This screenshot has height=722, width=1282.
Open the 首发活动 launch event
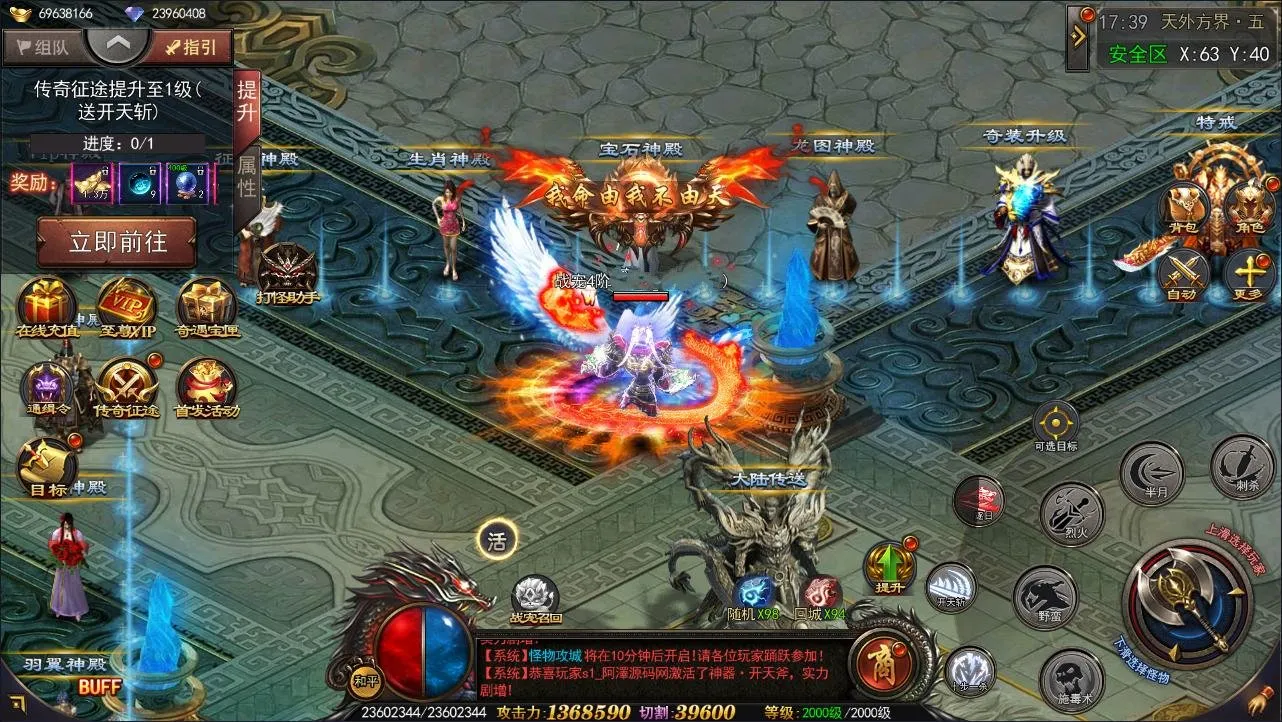click(x=206, y=385)
